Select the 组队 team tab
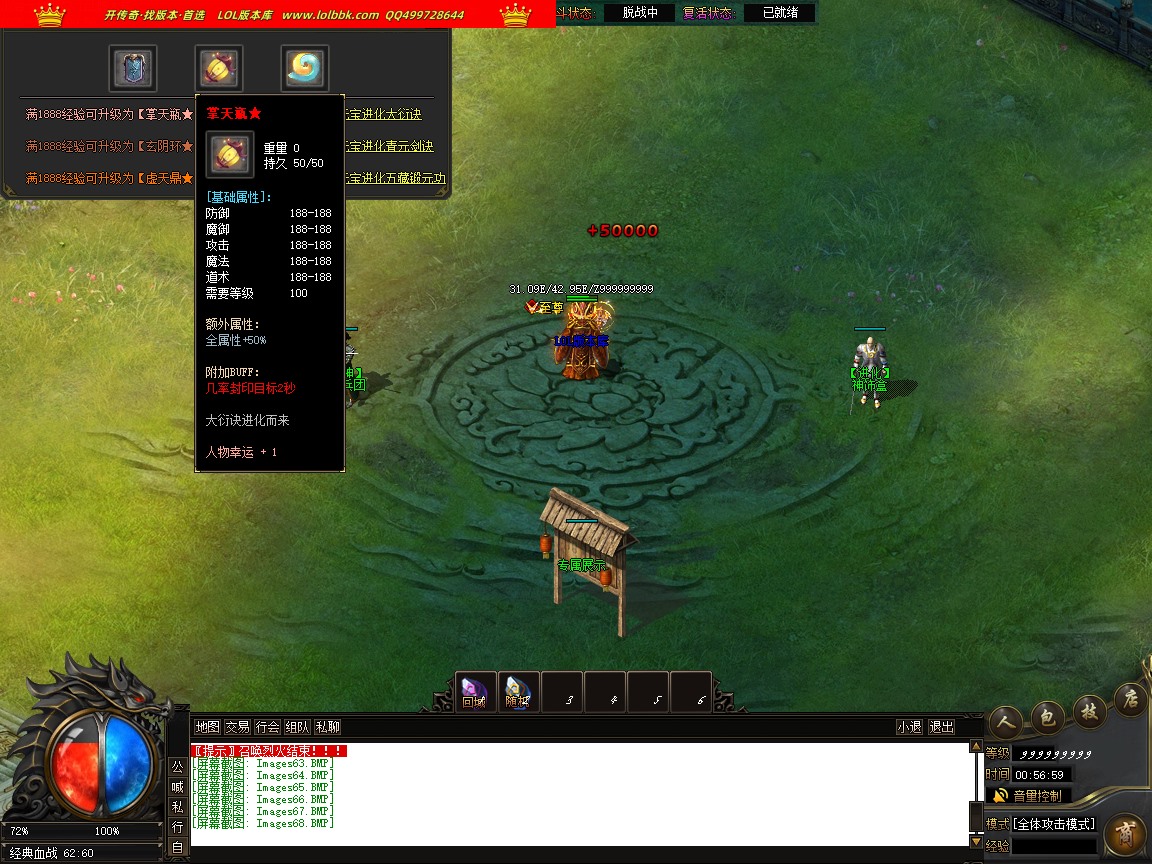Viewport: 1152px width, 864px height. [297, 727]
